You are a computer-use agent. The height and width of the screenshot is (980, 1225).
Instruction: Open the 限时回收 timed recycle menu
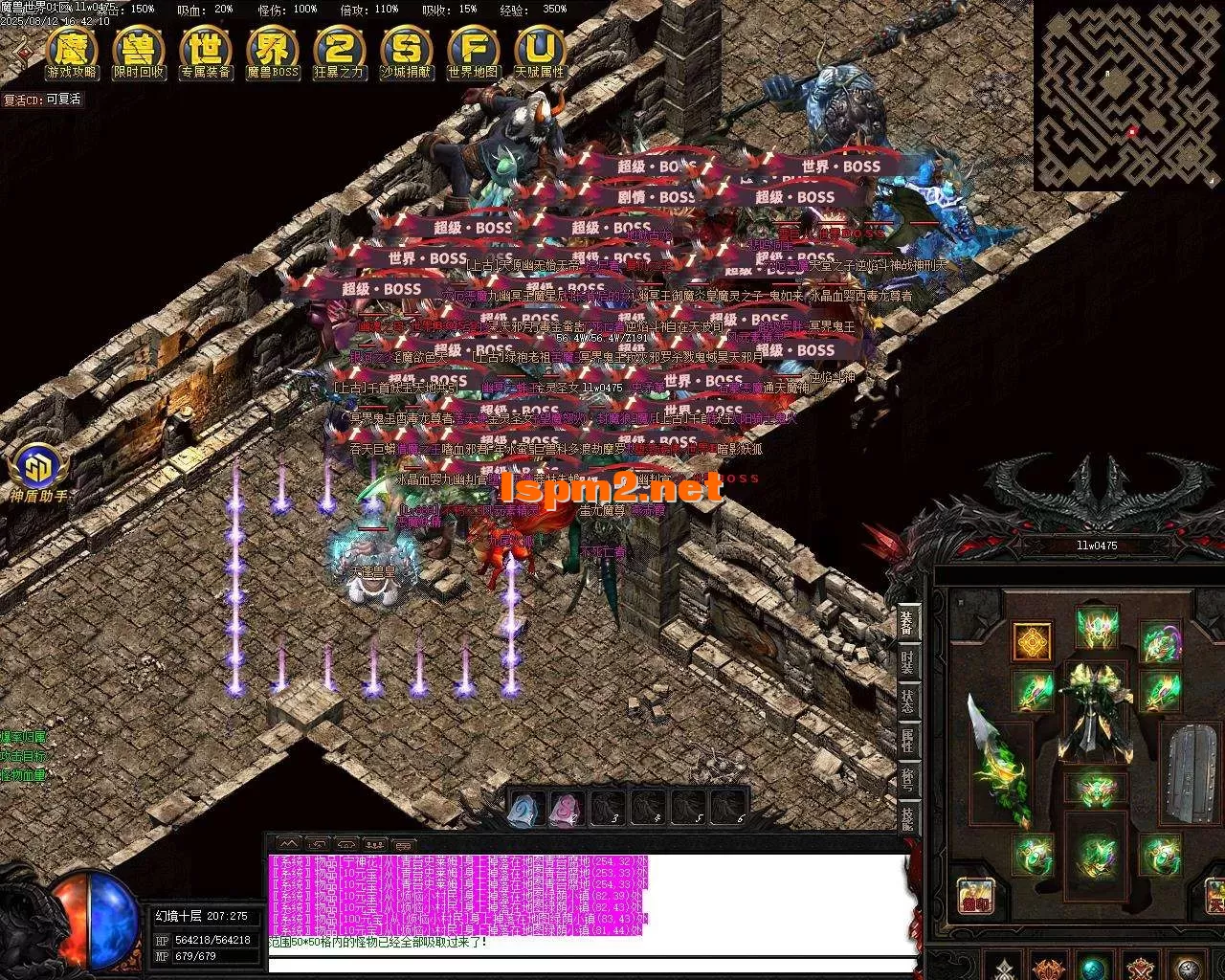pos(139,54)
